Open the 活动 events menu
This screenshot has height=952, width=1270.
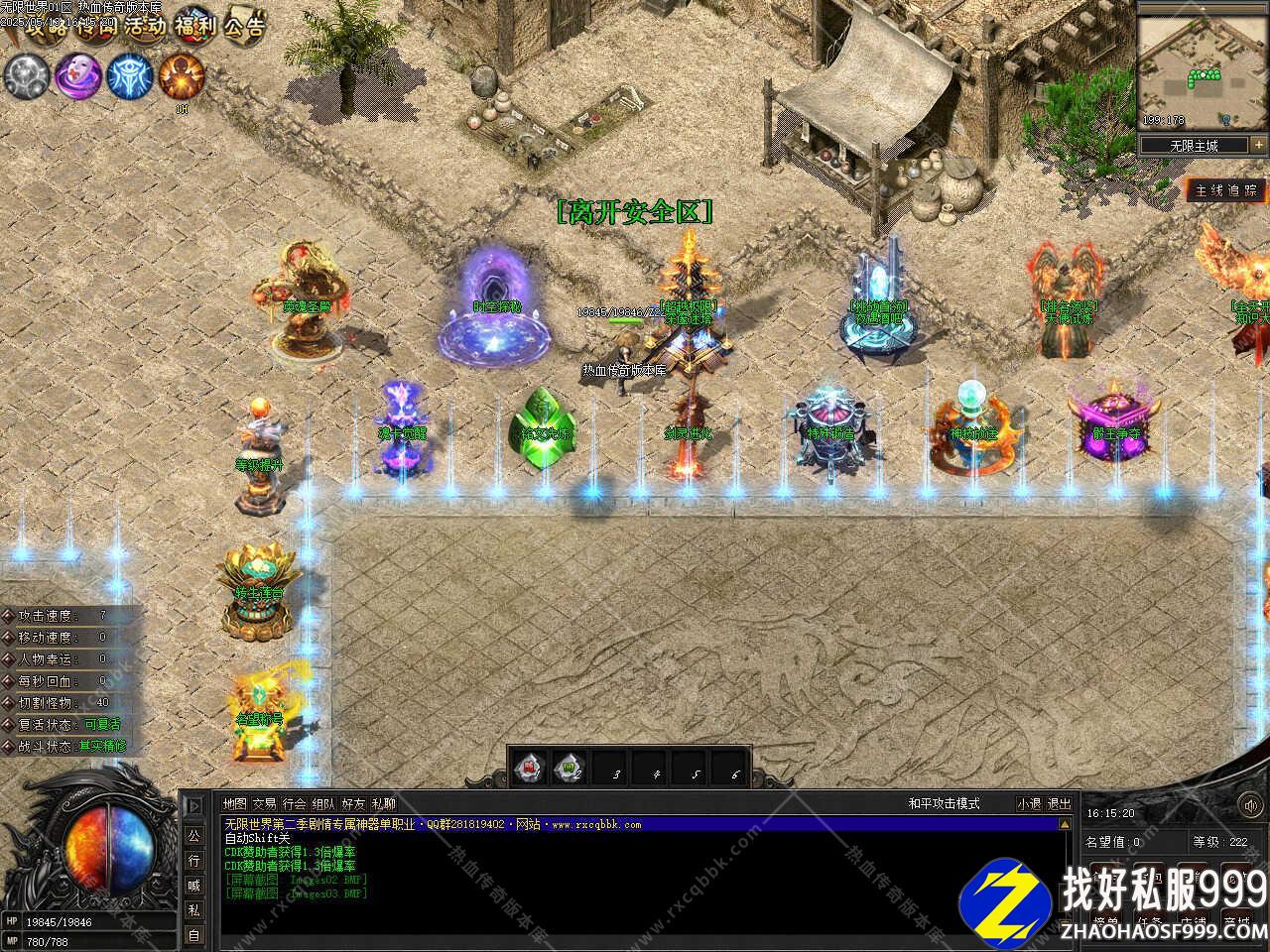click(x=145, y=27)
